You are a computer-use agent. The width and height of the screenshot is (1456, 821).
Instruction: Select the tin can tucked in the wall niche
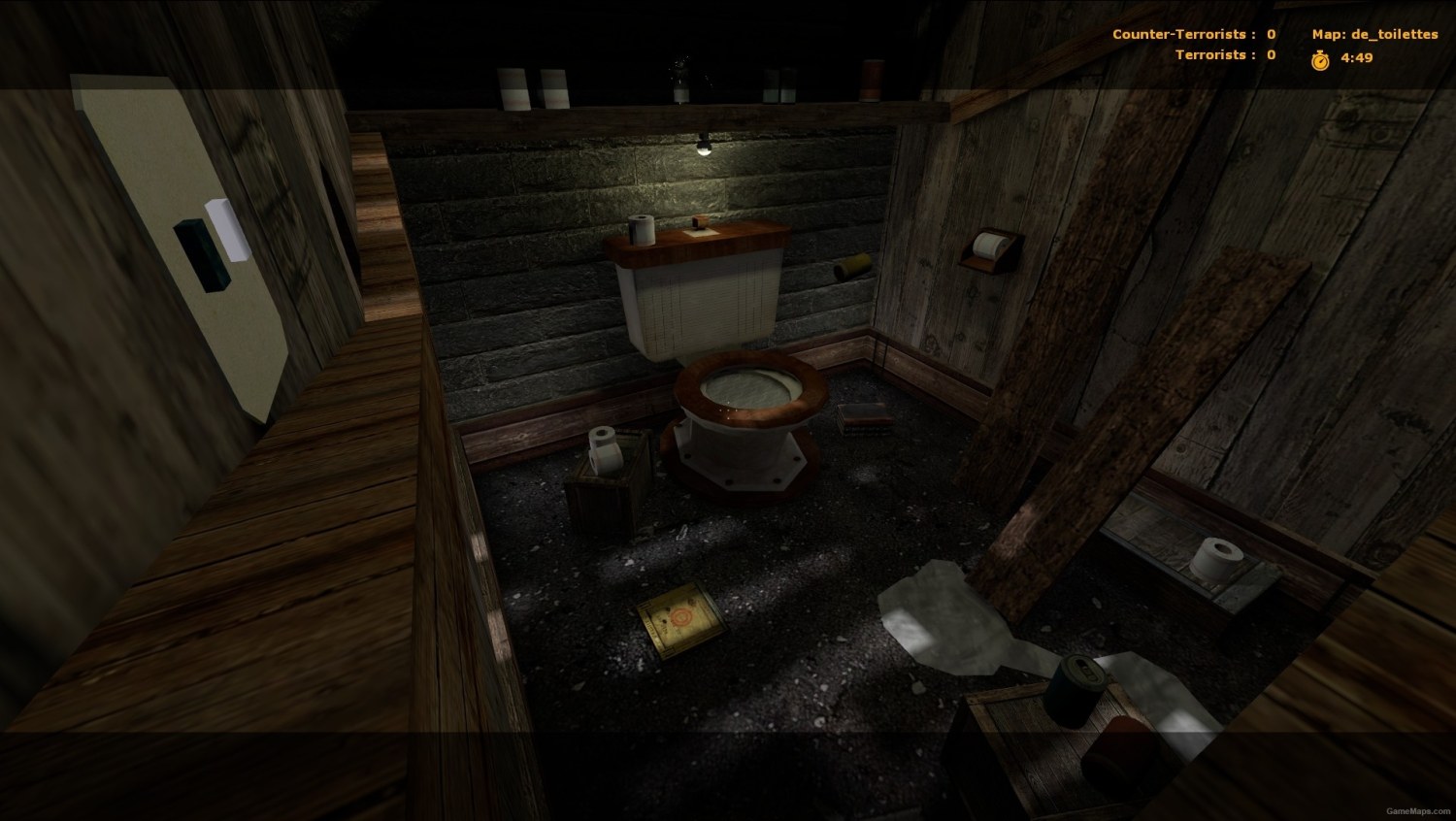pyautogui.click(x=851, y=264)
